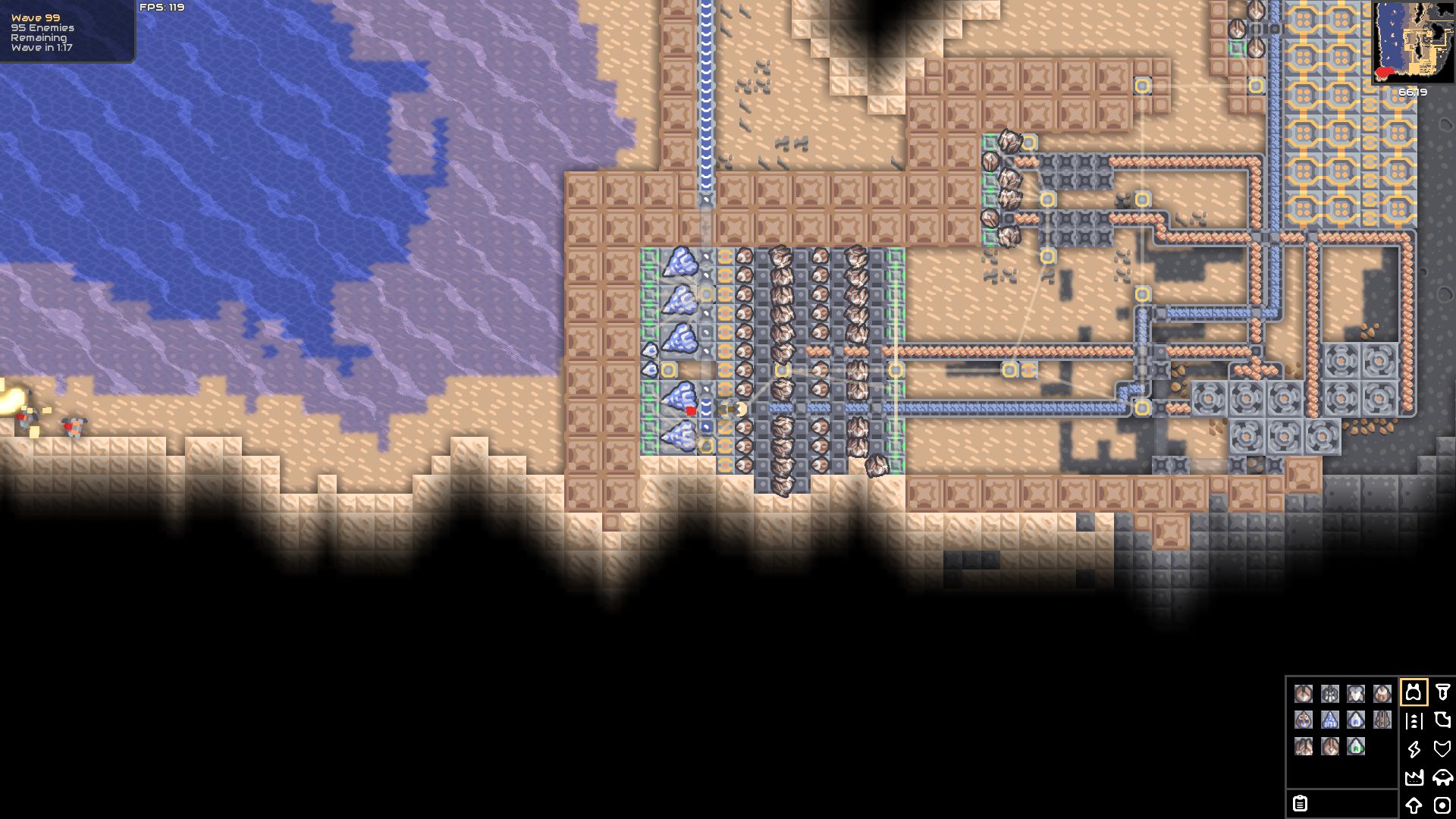1456x819 pixels.
Task: Open the production drill category icon
Action: 1443,693
